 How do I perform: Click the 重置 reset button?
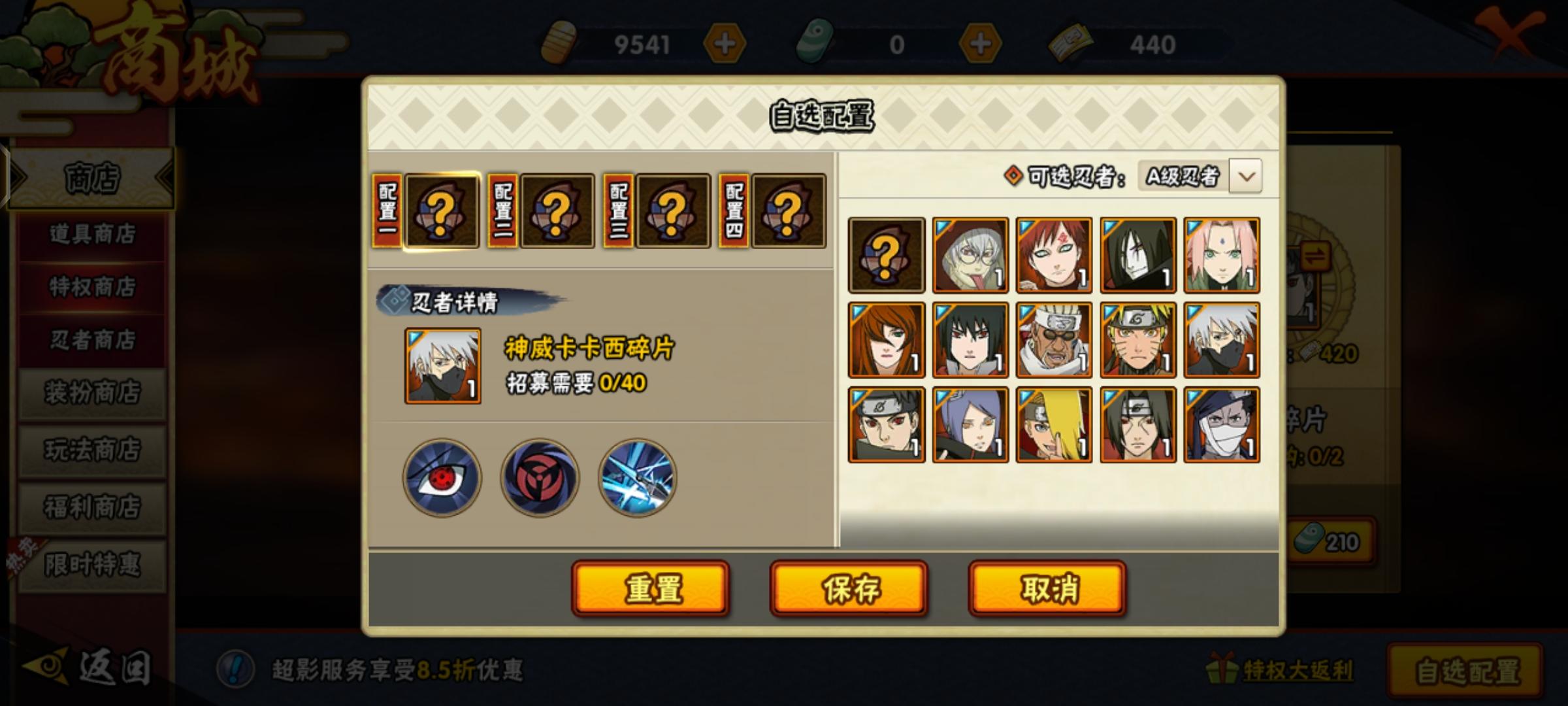click(651, 588)
